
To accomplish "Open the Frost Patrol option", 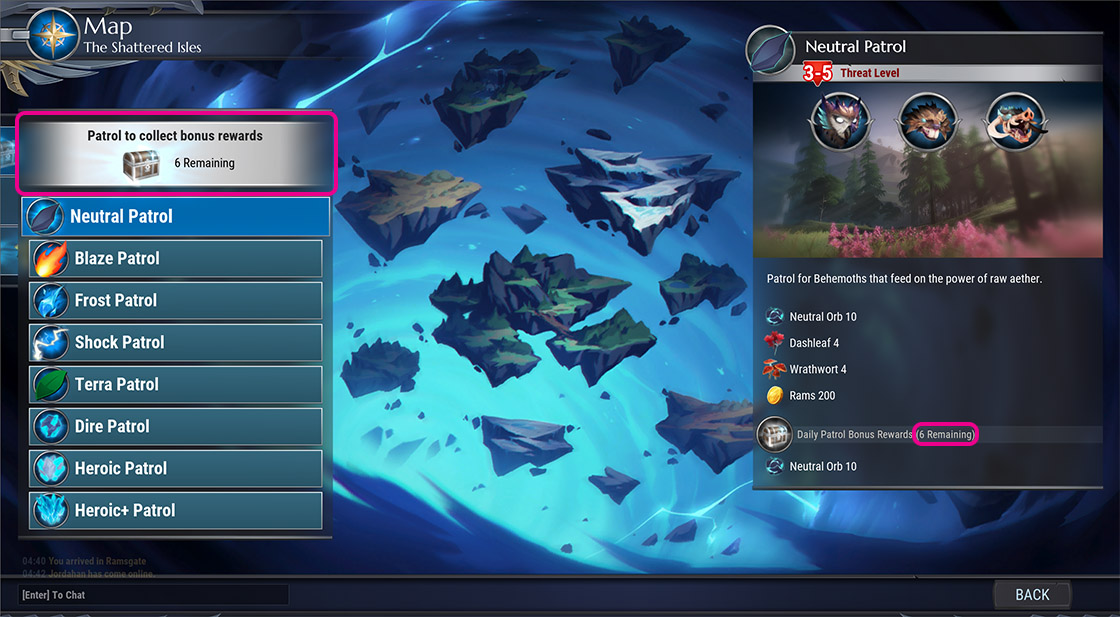I will click(x=176, y=300).
